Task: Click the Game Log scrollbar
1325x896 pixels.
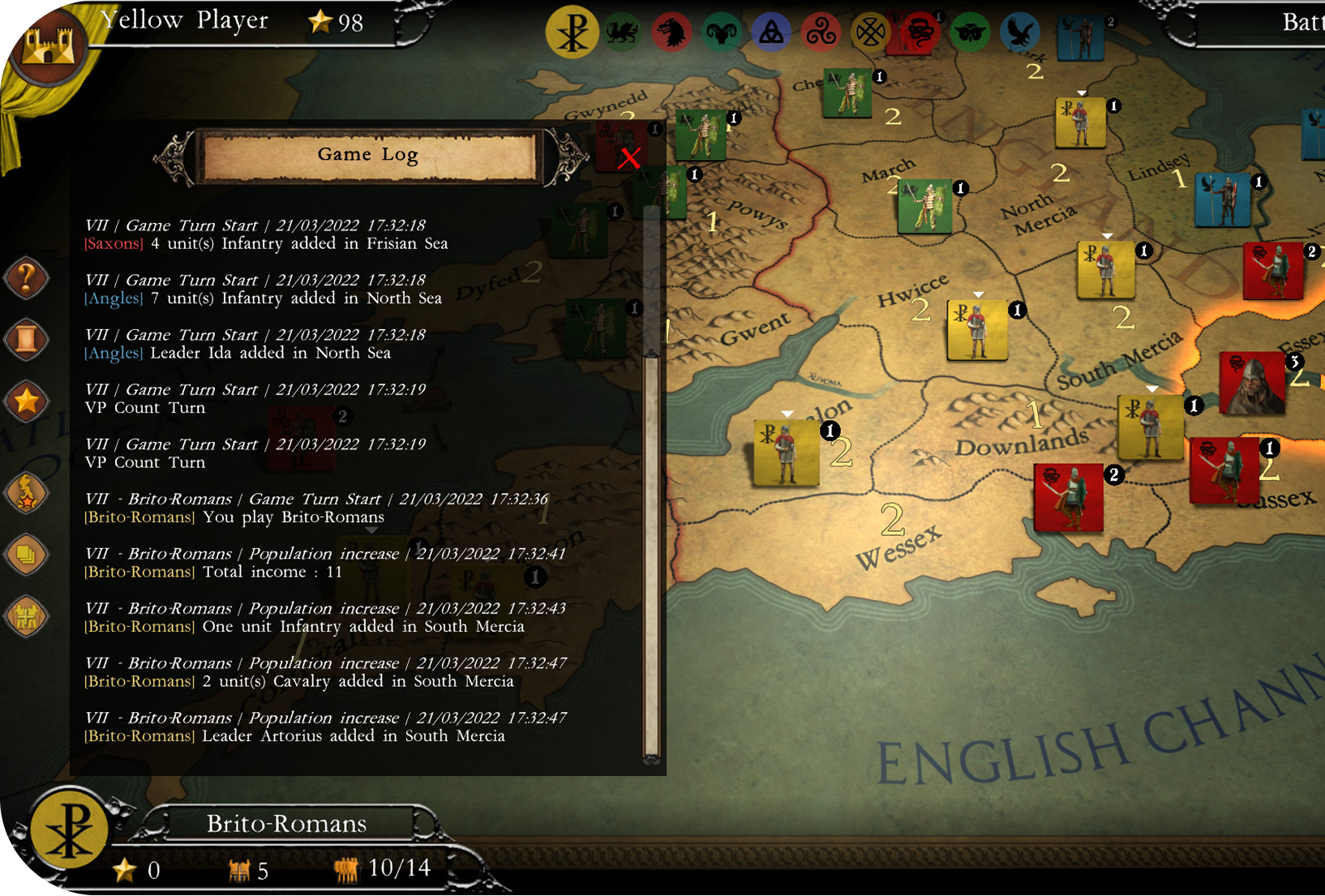Action: 651,551
